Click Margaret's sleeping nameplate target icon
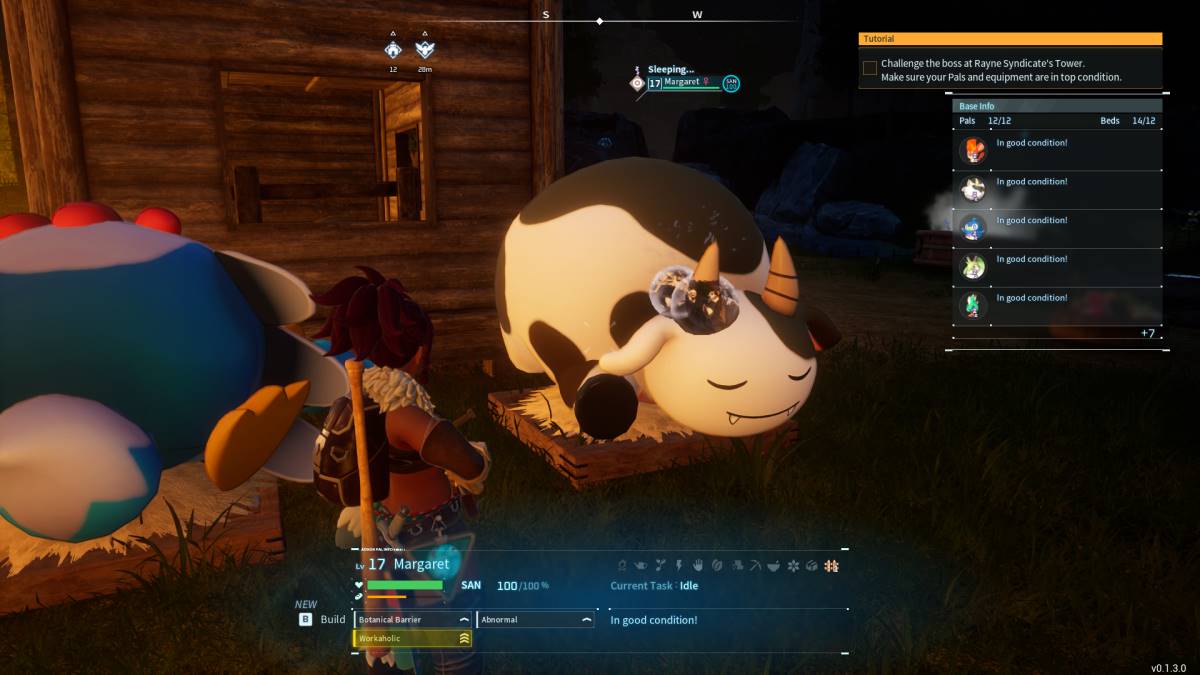The width and height of the screenshot is (1200, 675). click(637, 84)
